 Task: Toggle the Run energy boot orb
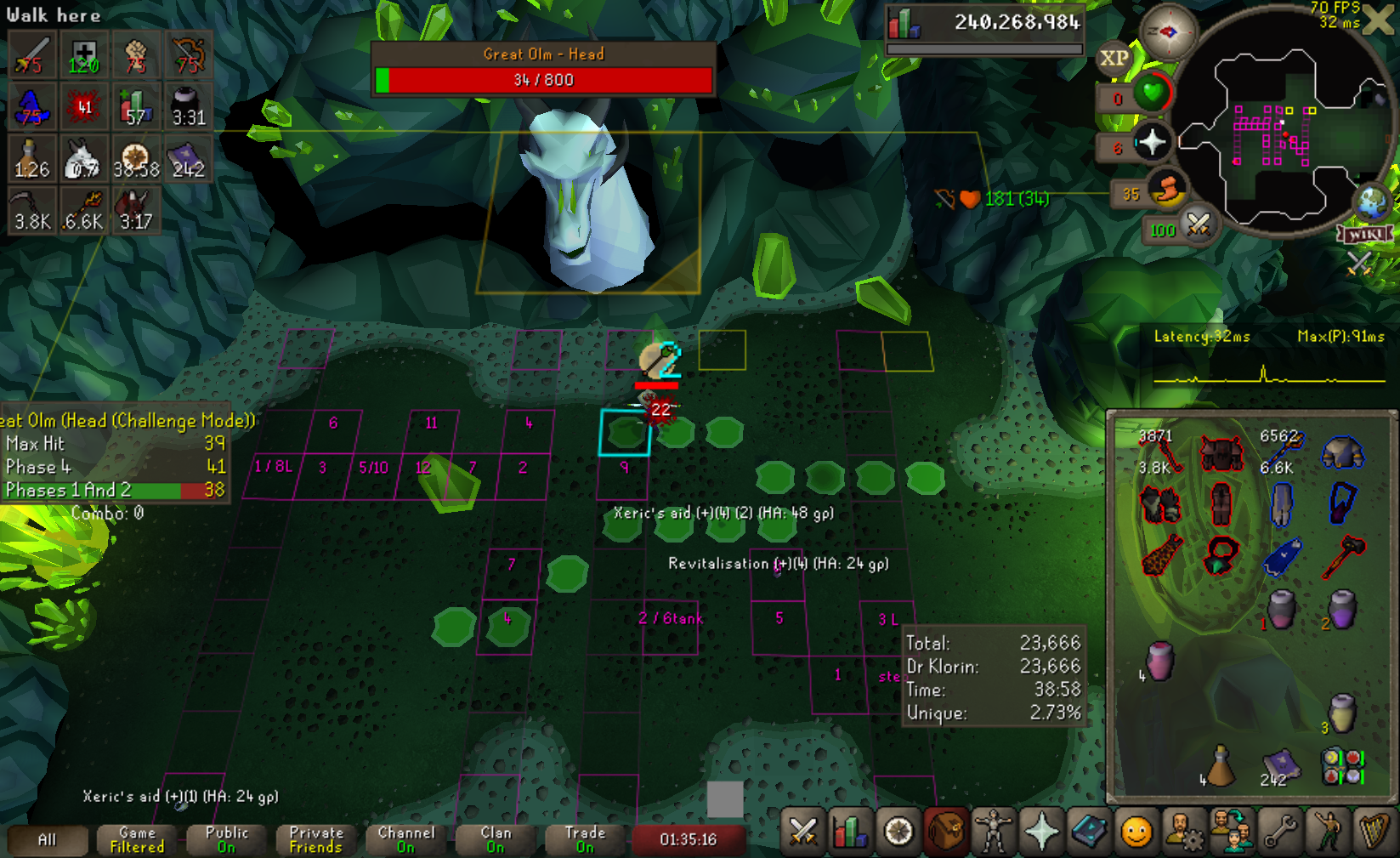click(1167, 189)
